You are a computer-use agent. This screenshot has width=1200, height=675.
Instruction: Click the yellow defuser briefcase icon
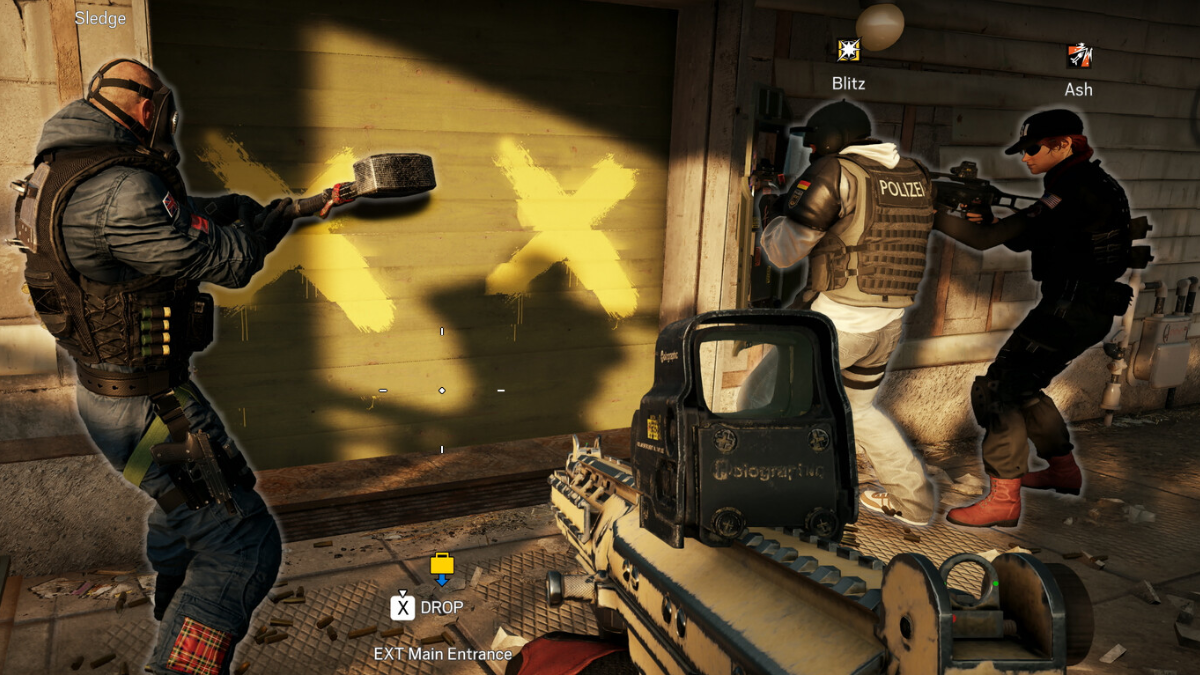(x=442, y=565)
